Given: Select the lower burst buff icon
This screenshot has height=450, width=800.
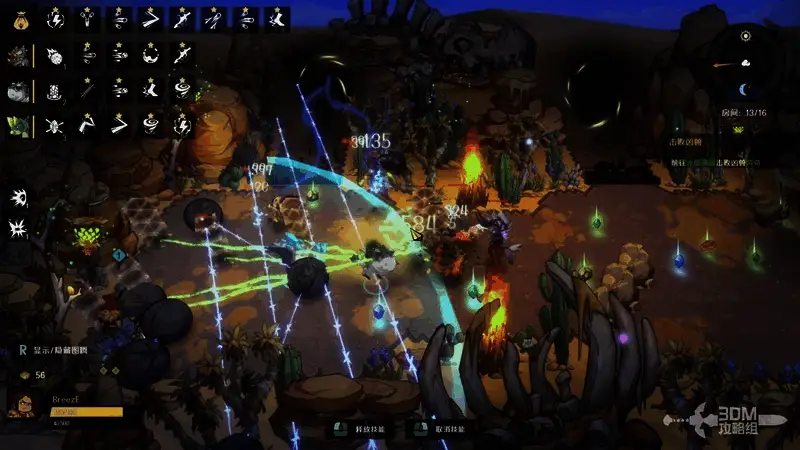Looking at the screenshot, I should click(x=19, y=228).
